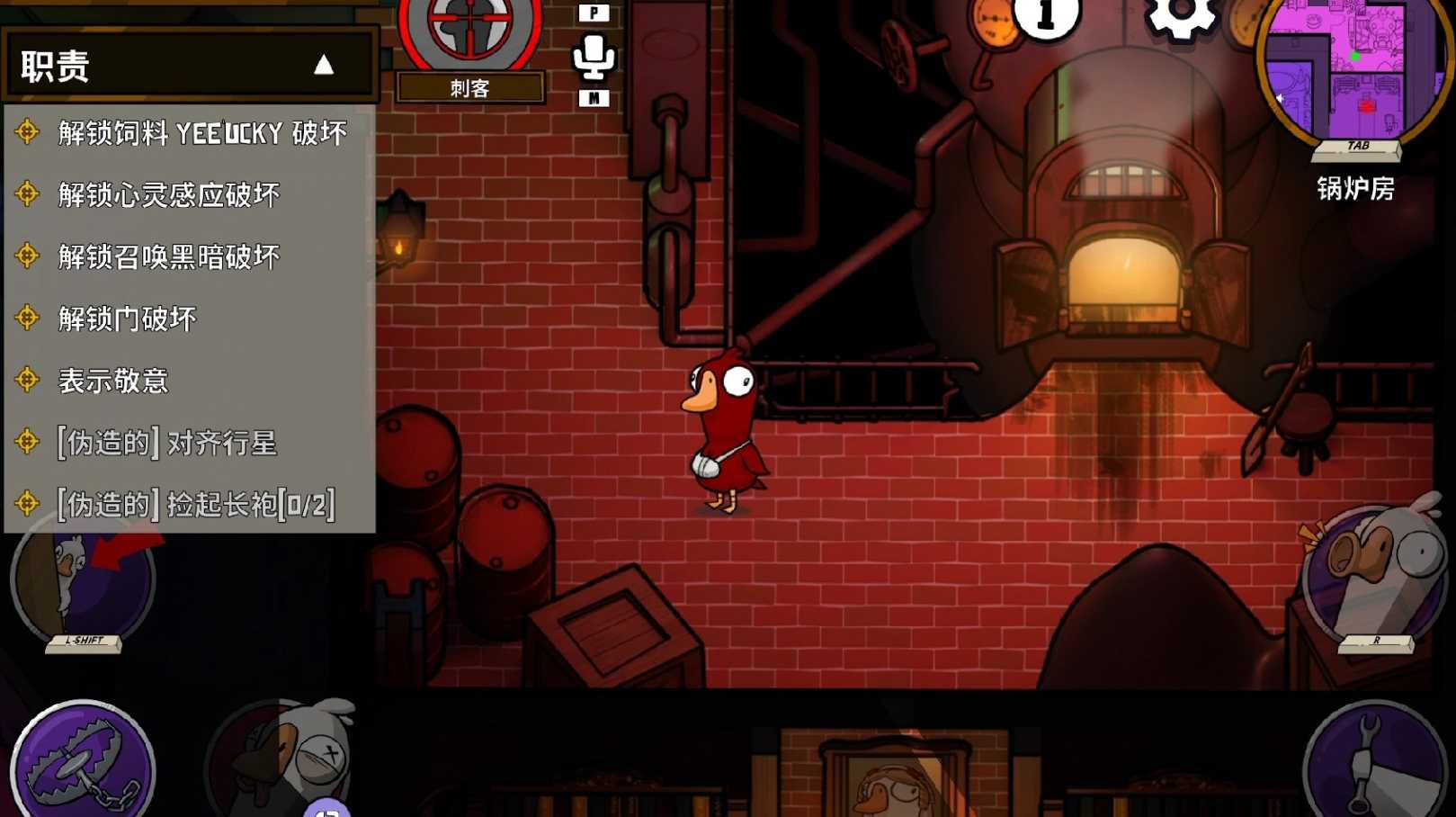The height and width of the screenshot is (817, 1456).
Task: Open the info button
Action: (x=1046, y=16)
